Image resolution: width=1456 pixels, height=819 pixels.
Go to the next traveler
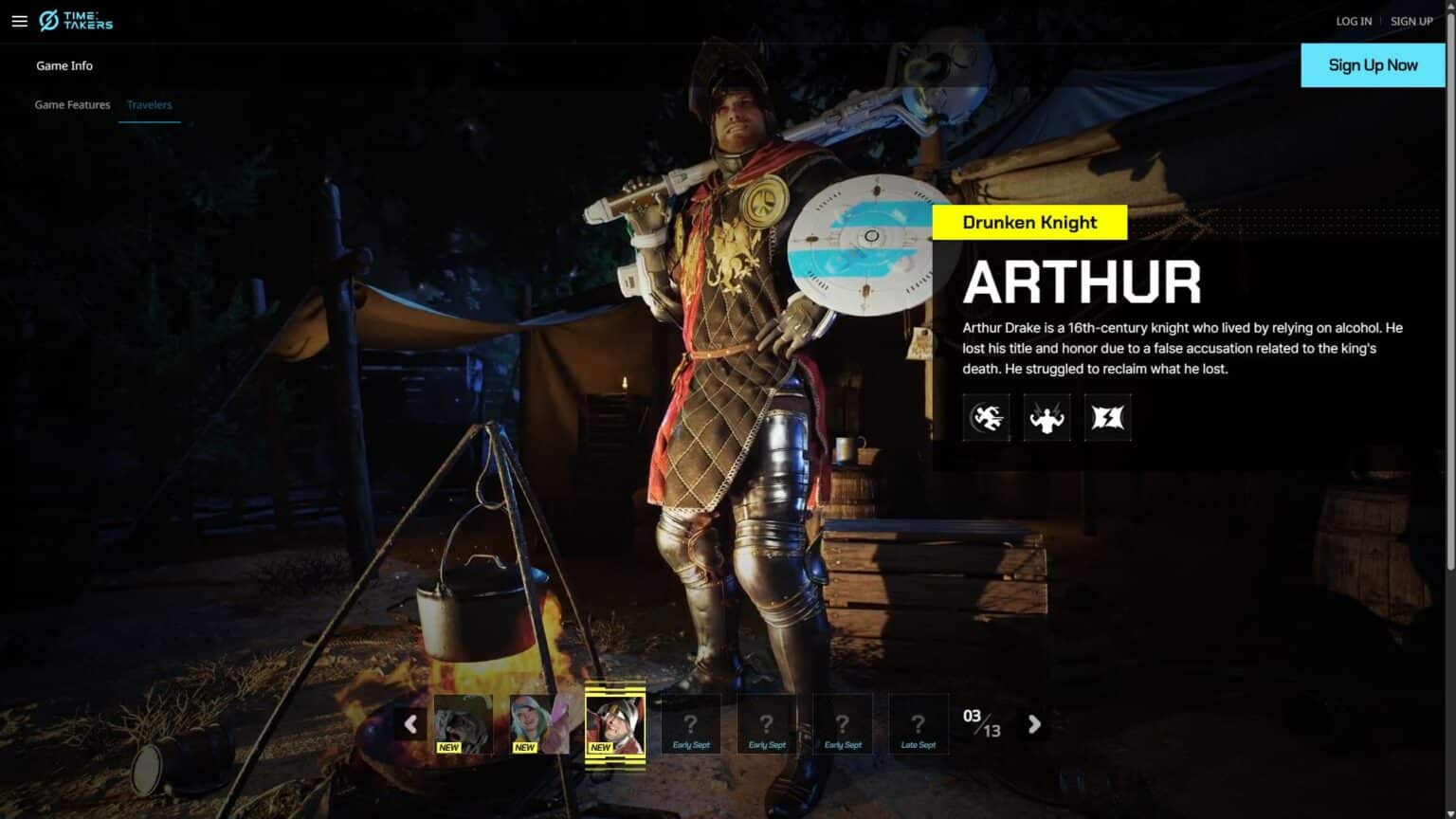pos(1034,724)
